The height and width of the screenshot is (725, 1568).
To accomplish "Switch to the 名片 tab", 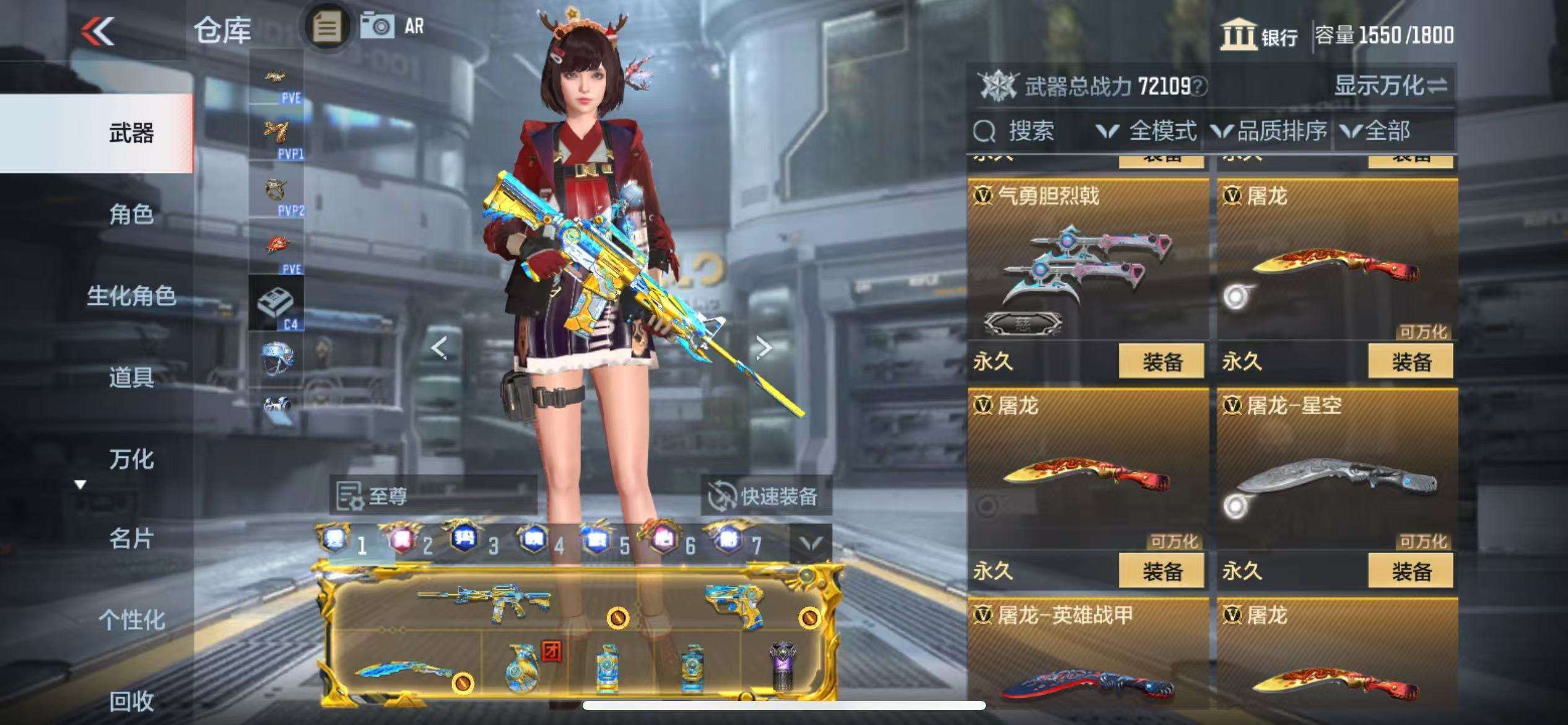I will coord(131,538).
